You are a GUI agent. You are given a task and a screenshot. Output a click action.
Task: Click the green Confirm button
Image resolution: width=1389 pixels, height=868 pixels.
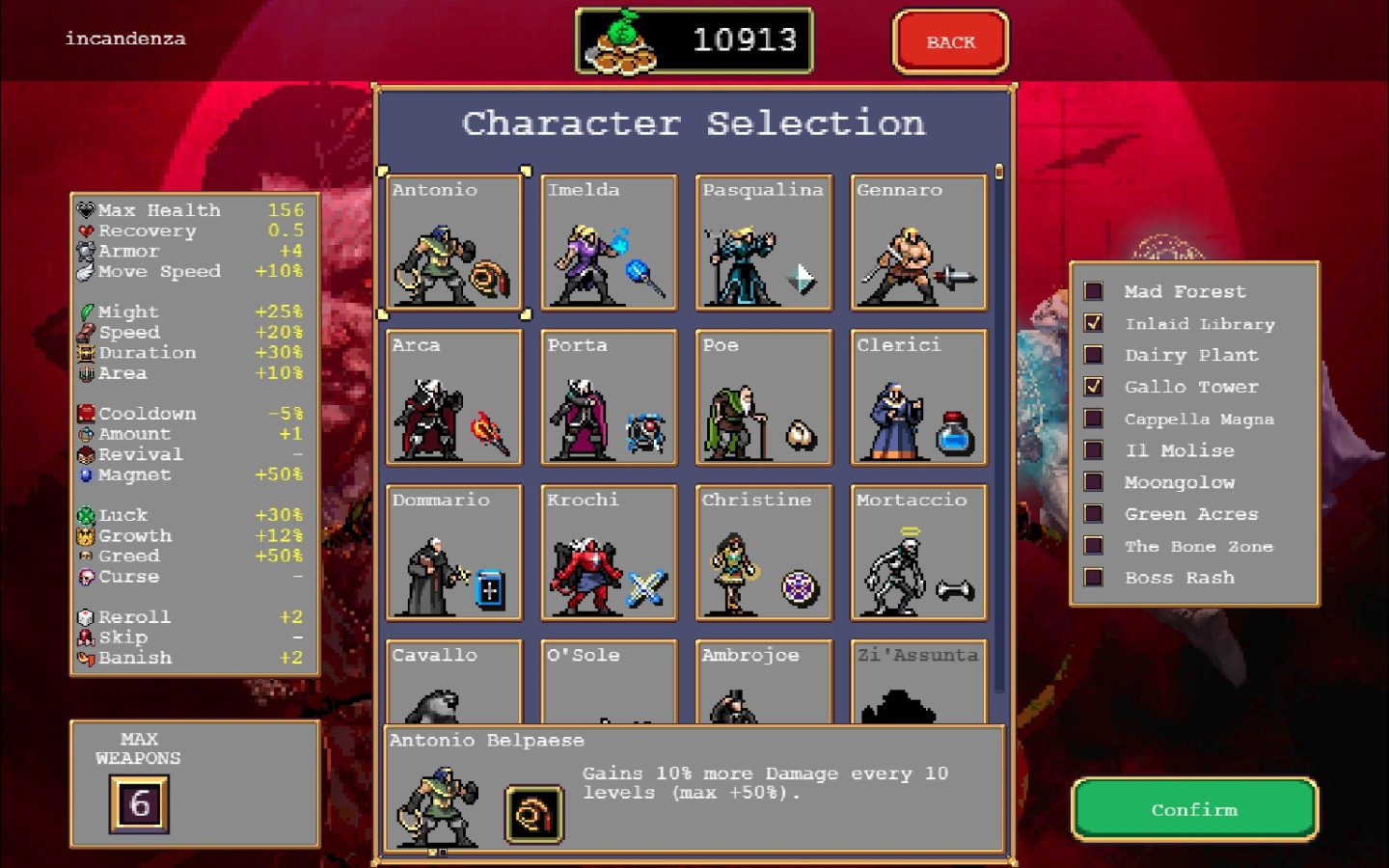[1194, 810]
